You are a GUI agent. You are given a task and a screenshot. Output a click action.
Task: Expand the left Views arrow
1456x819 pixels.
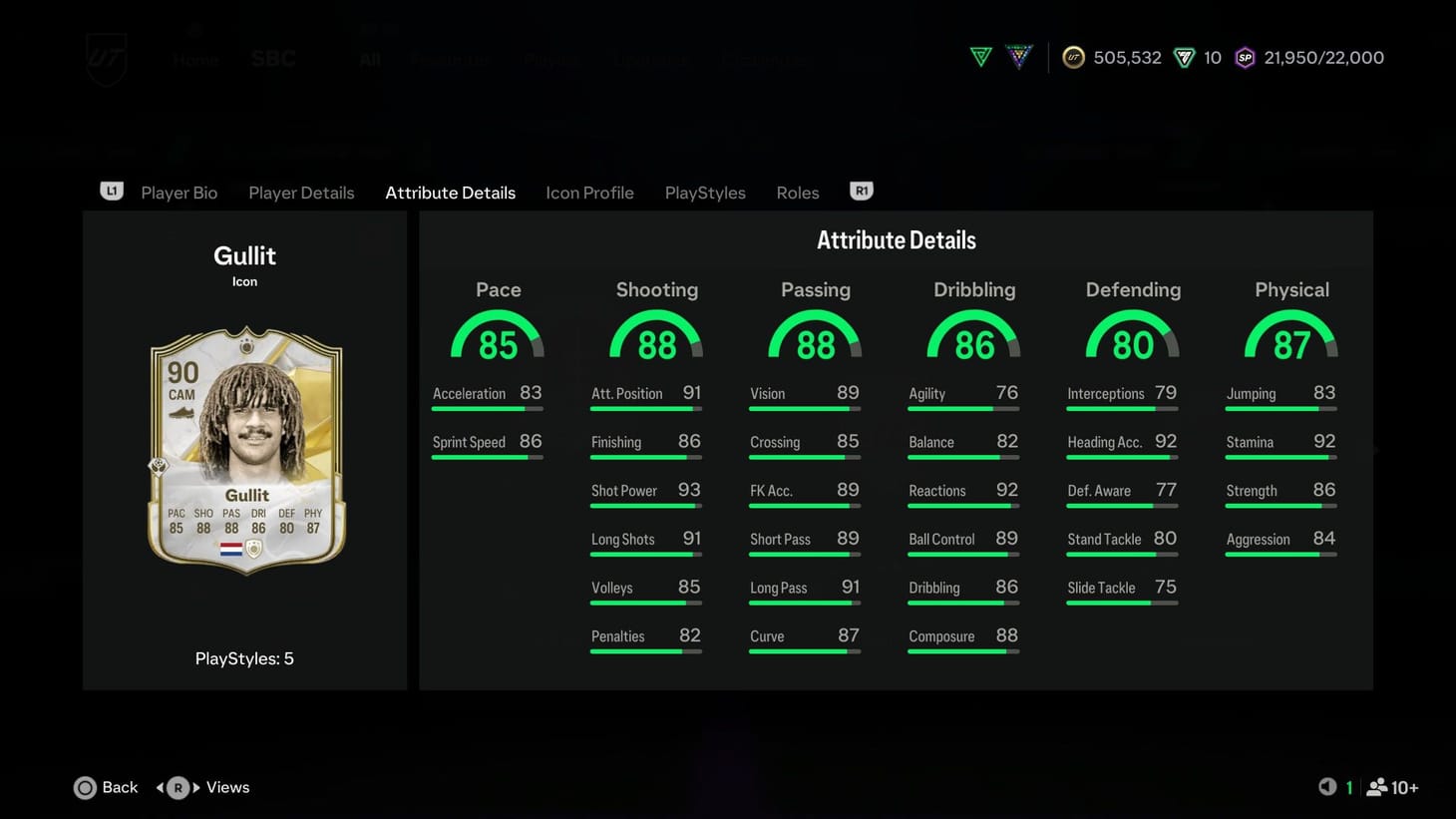coord(162,787)
